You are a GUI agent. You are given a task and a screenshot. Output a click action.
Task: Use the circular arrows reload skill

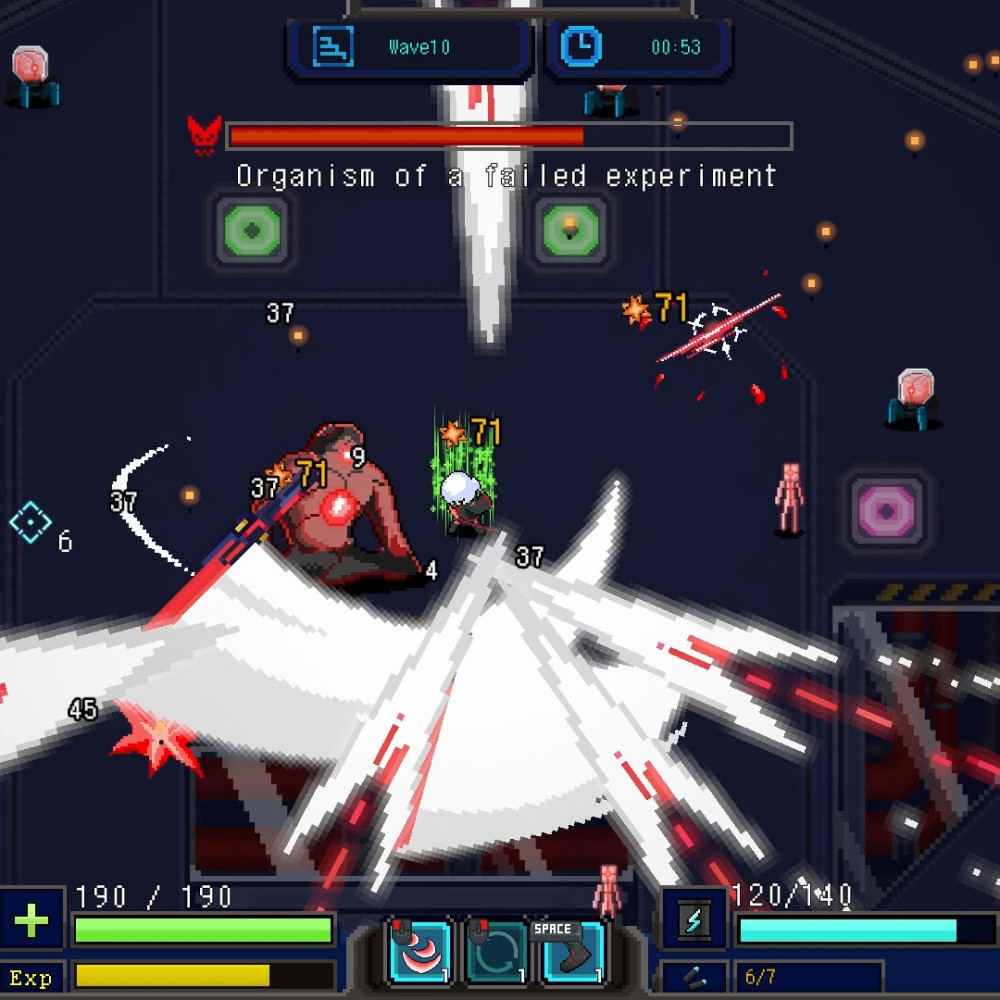[x=498, y=953]
